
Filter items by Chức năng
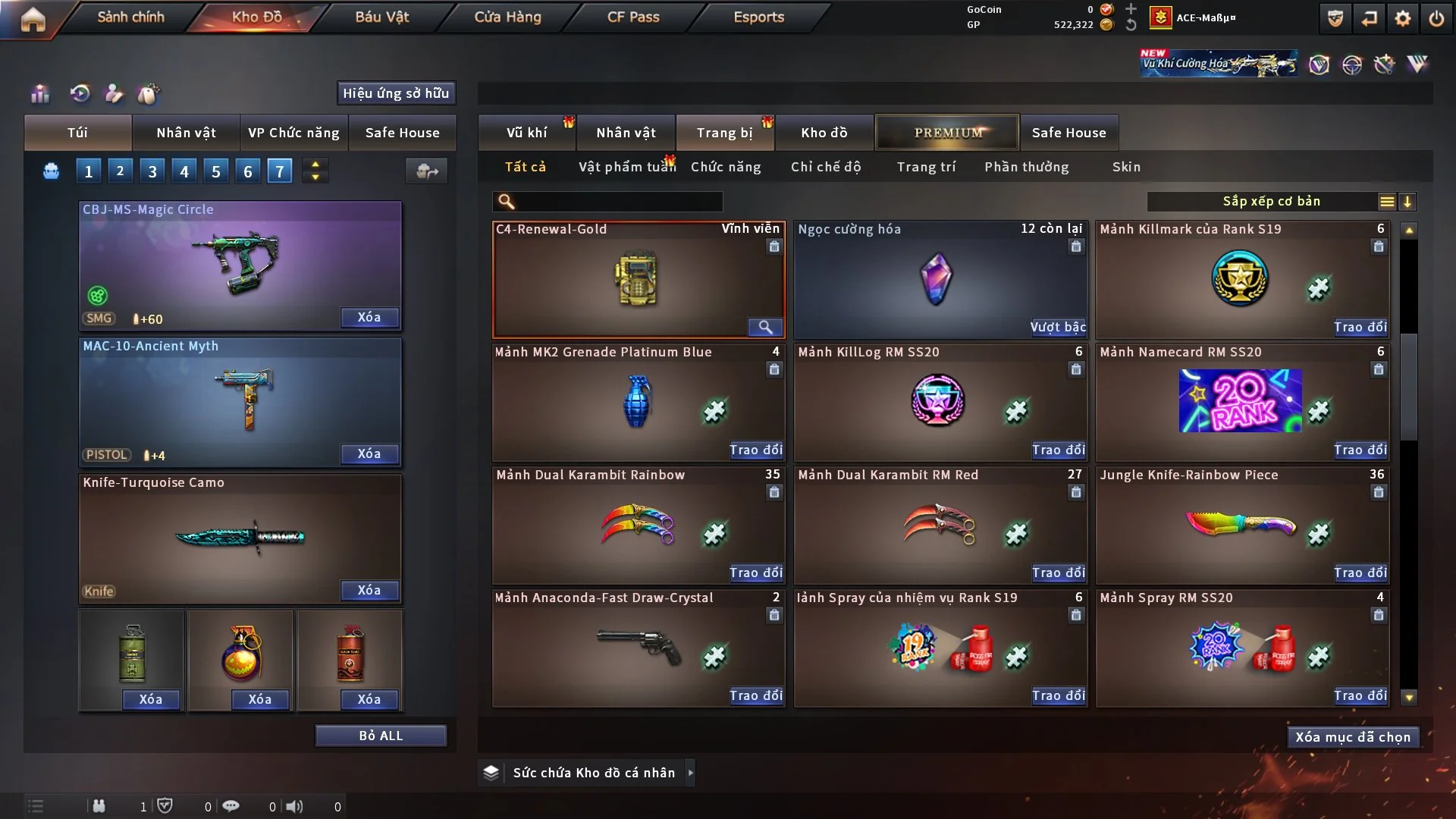[726, 167]
